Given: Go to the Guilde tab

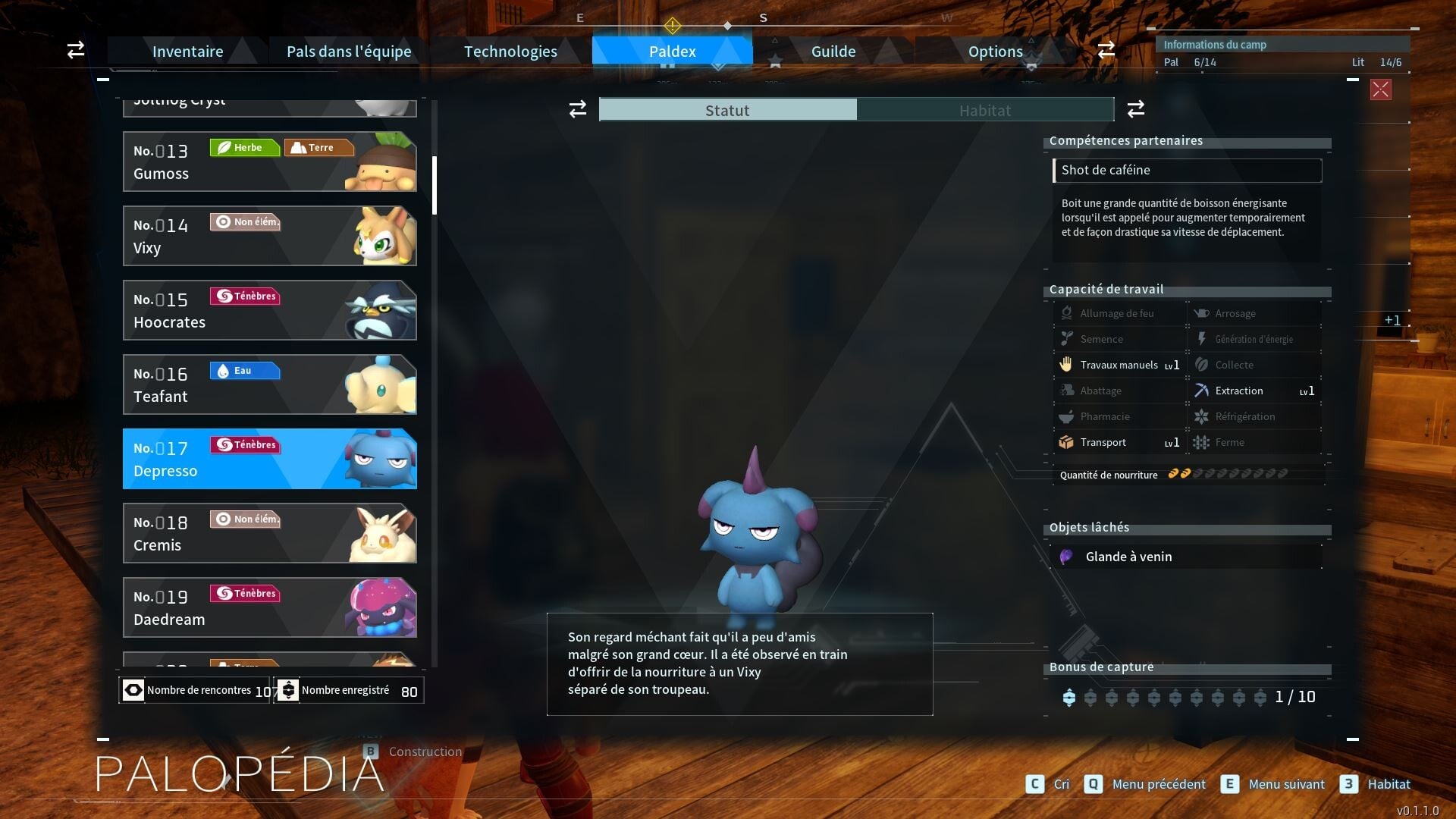Looking at the screenshot, I should 833,52.
